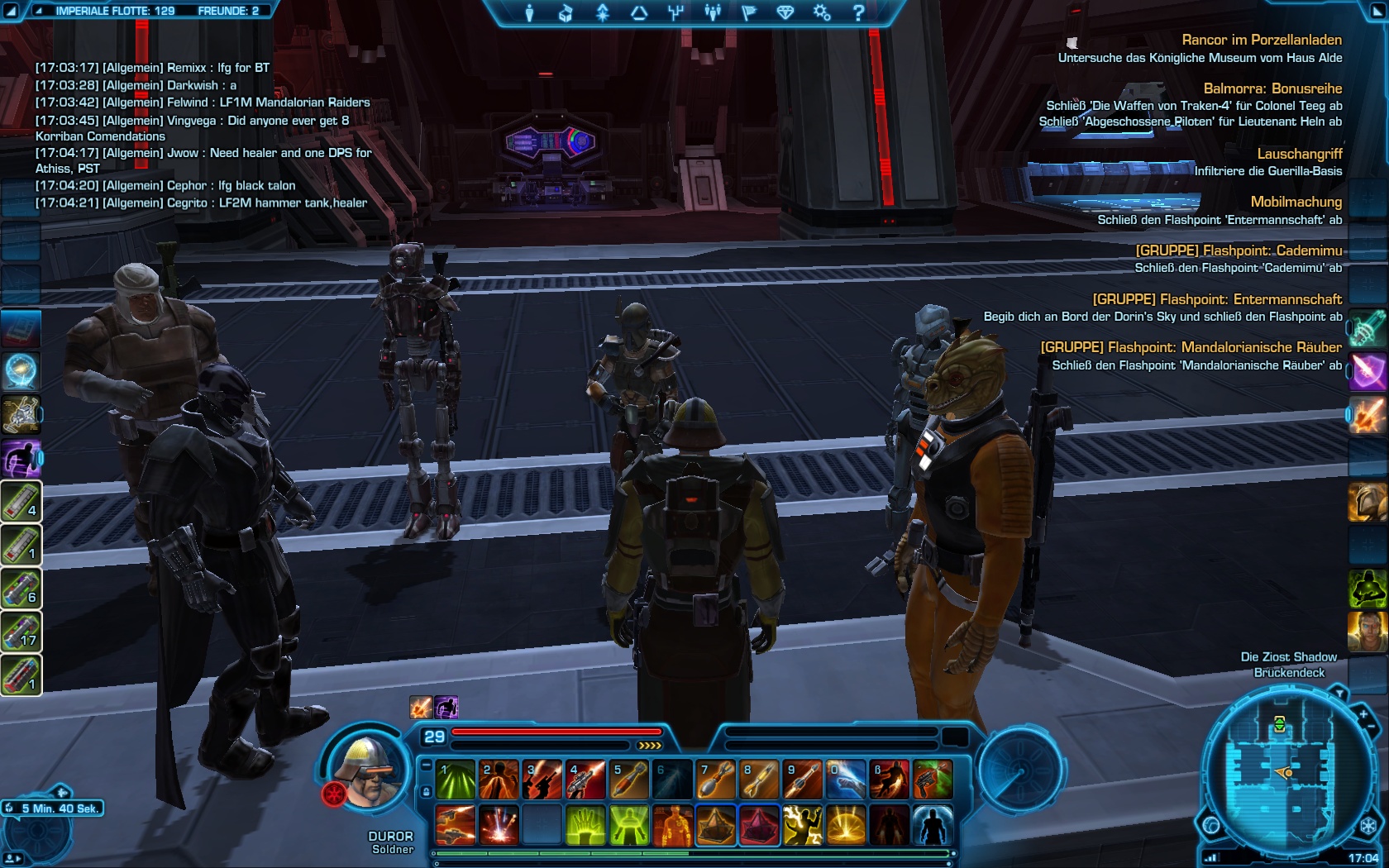The width and height of the screenshot is (1389, 868).
Task: Open the character sheet from the top menu
Action: pos(529,12)
